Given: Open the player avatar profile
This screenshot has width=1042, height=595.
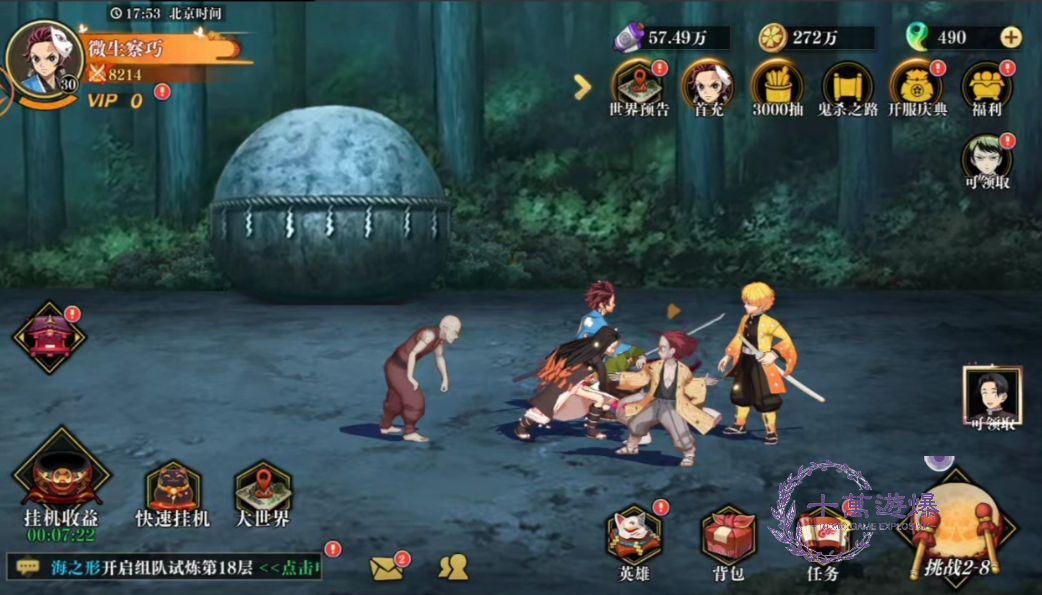Looking at the screenshot, I should click(x=42, y=57).
